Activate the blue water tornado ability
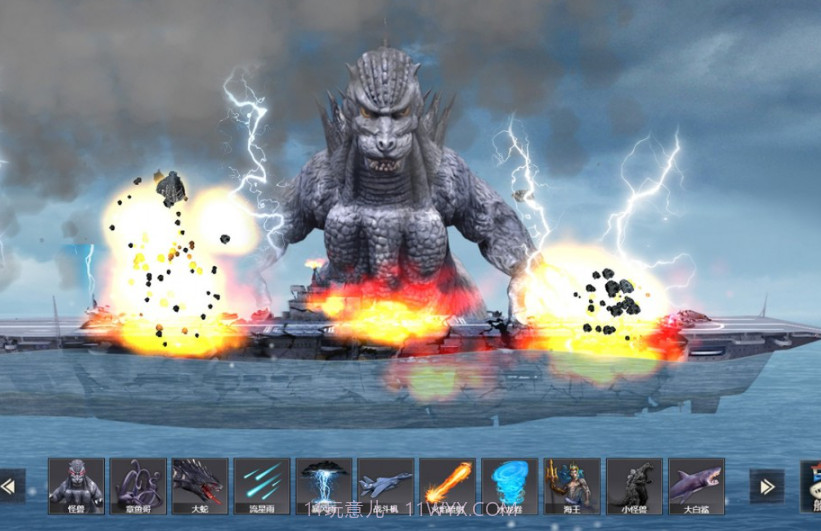This screenshot has width=821, height=531. [x=509, y=486]
